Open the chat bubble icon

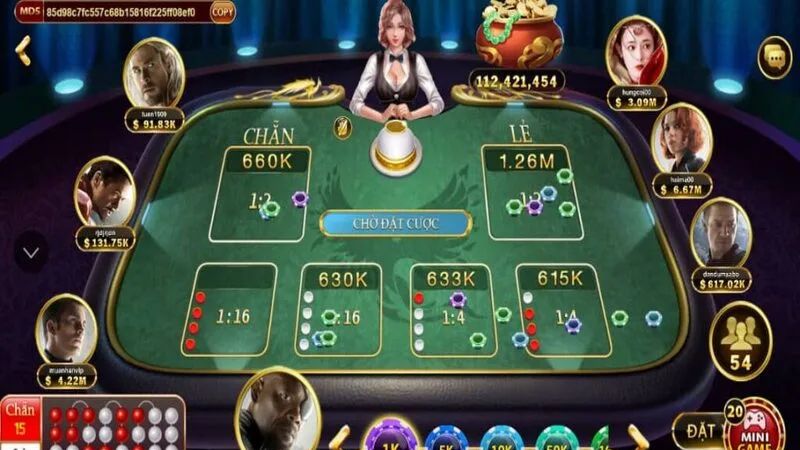click(x=773, y=57)
